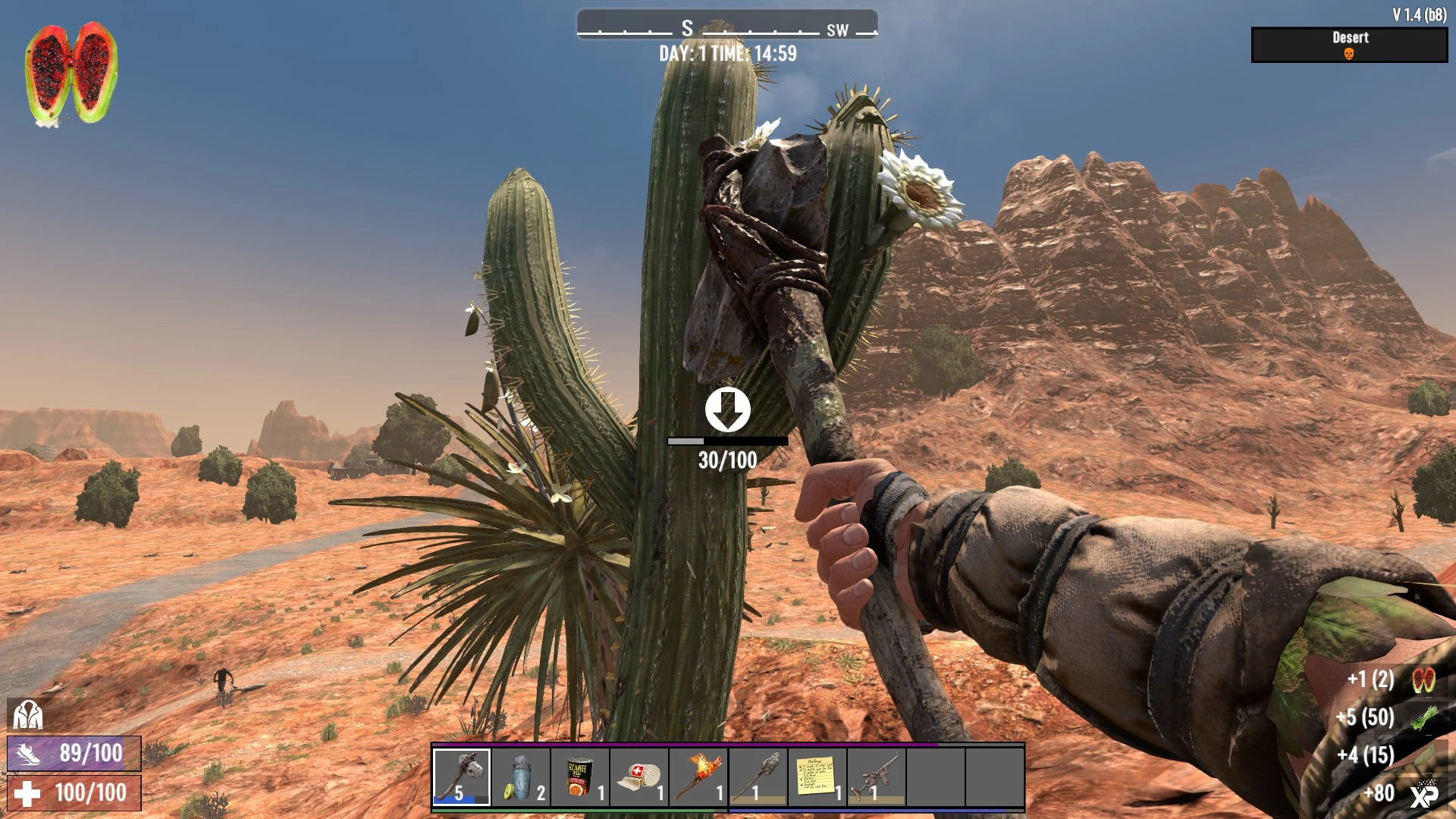Switch to the pipe machine gun slot
The height and width of the screenshot is (819, 1456).
(x=876, y=777)
